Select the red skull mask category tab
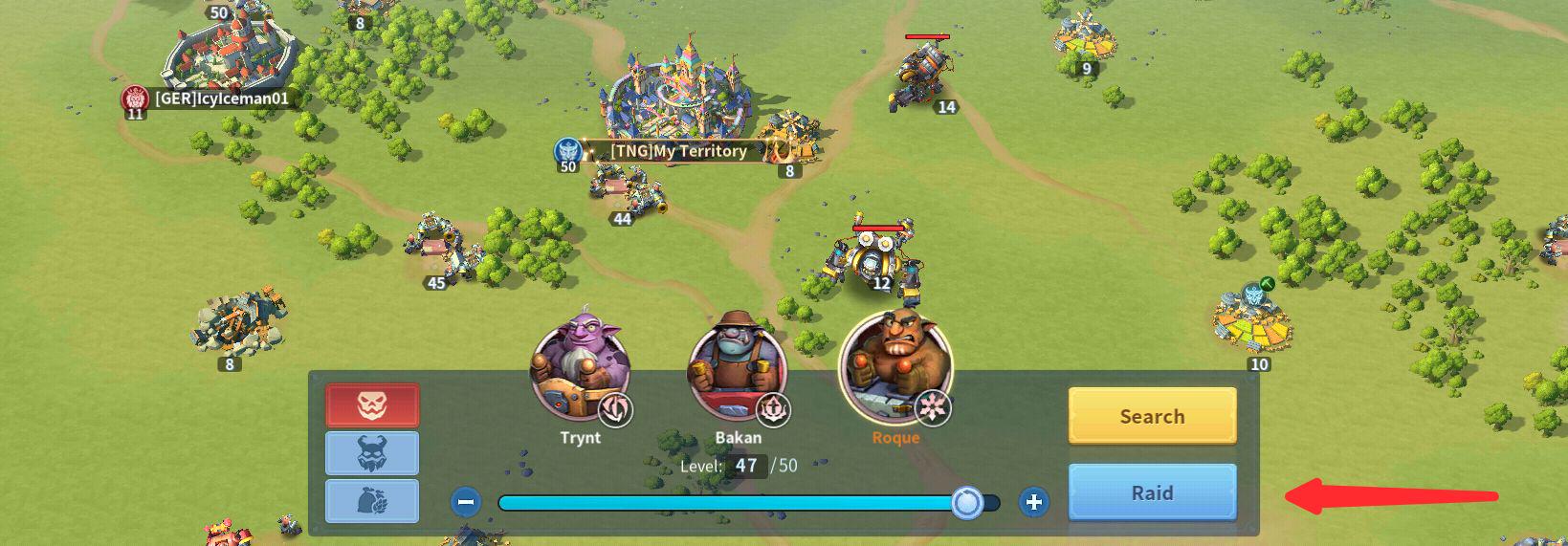The height and width of the screenshot is (546, 1568). click(x=372, y=405)
